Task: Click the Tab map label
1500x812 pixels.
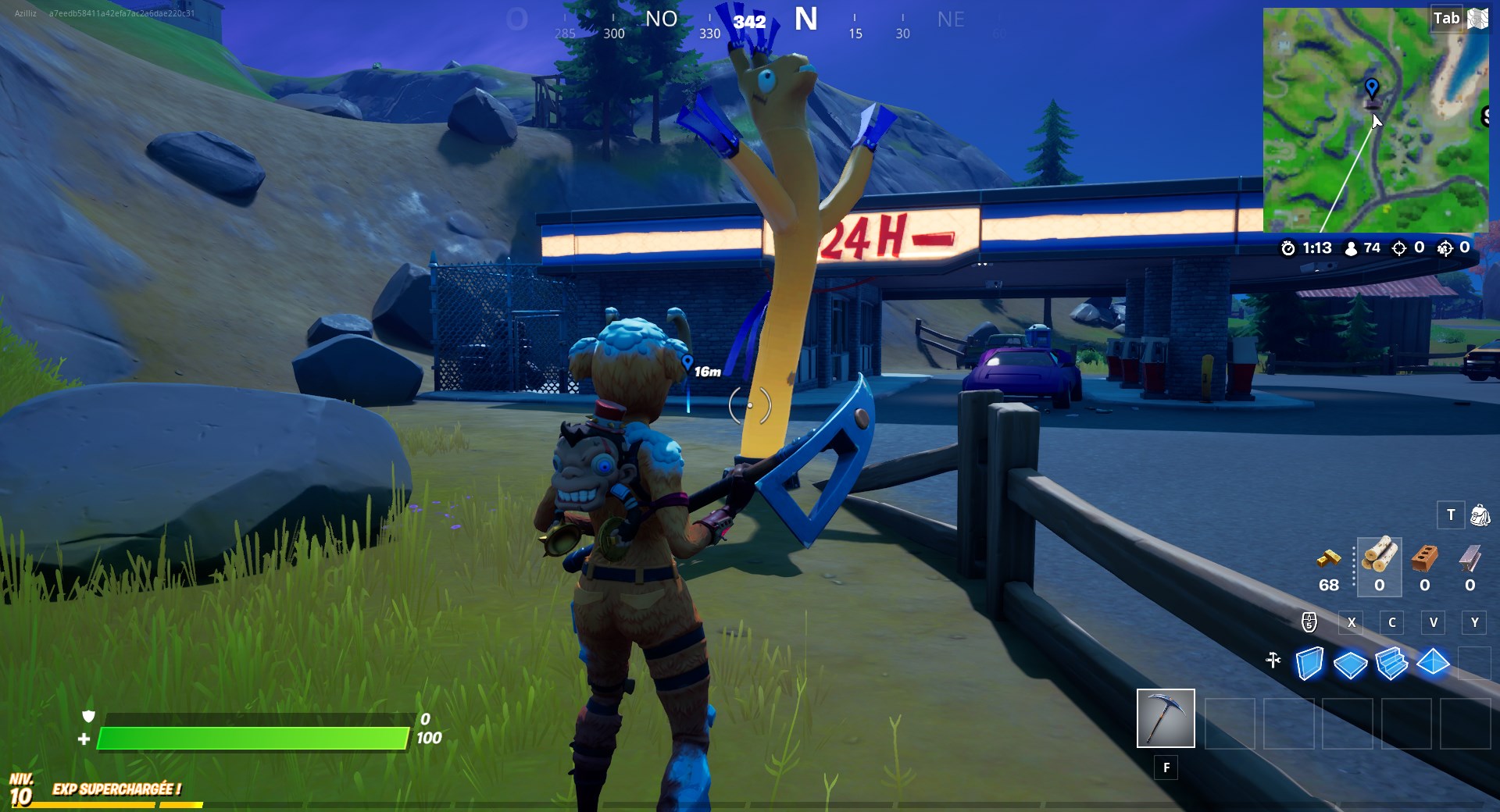Action: coord(1448,18)
